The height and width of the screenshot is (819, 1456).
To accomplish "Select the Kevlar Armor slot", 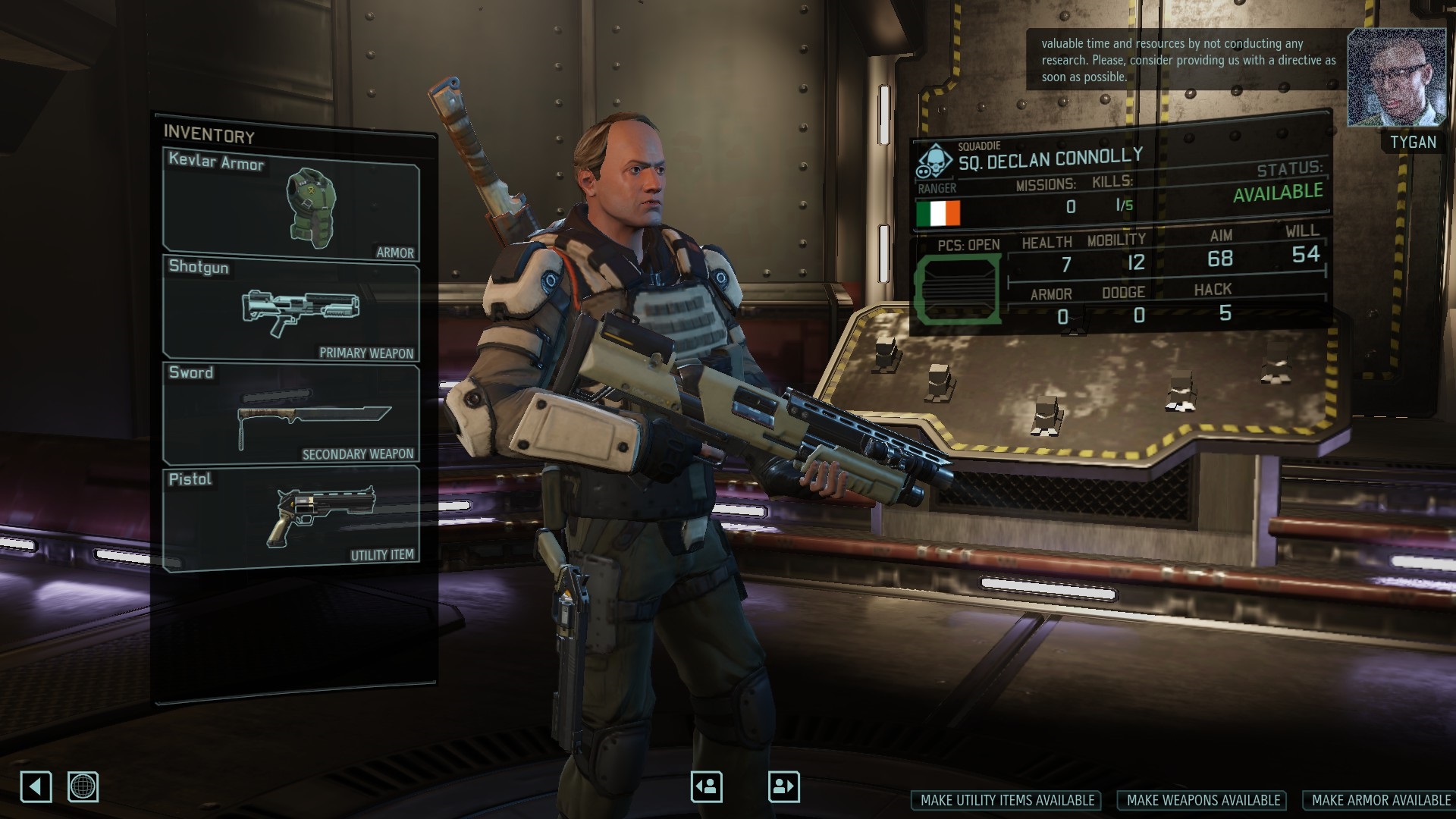I will (x=291, y=205).
